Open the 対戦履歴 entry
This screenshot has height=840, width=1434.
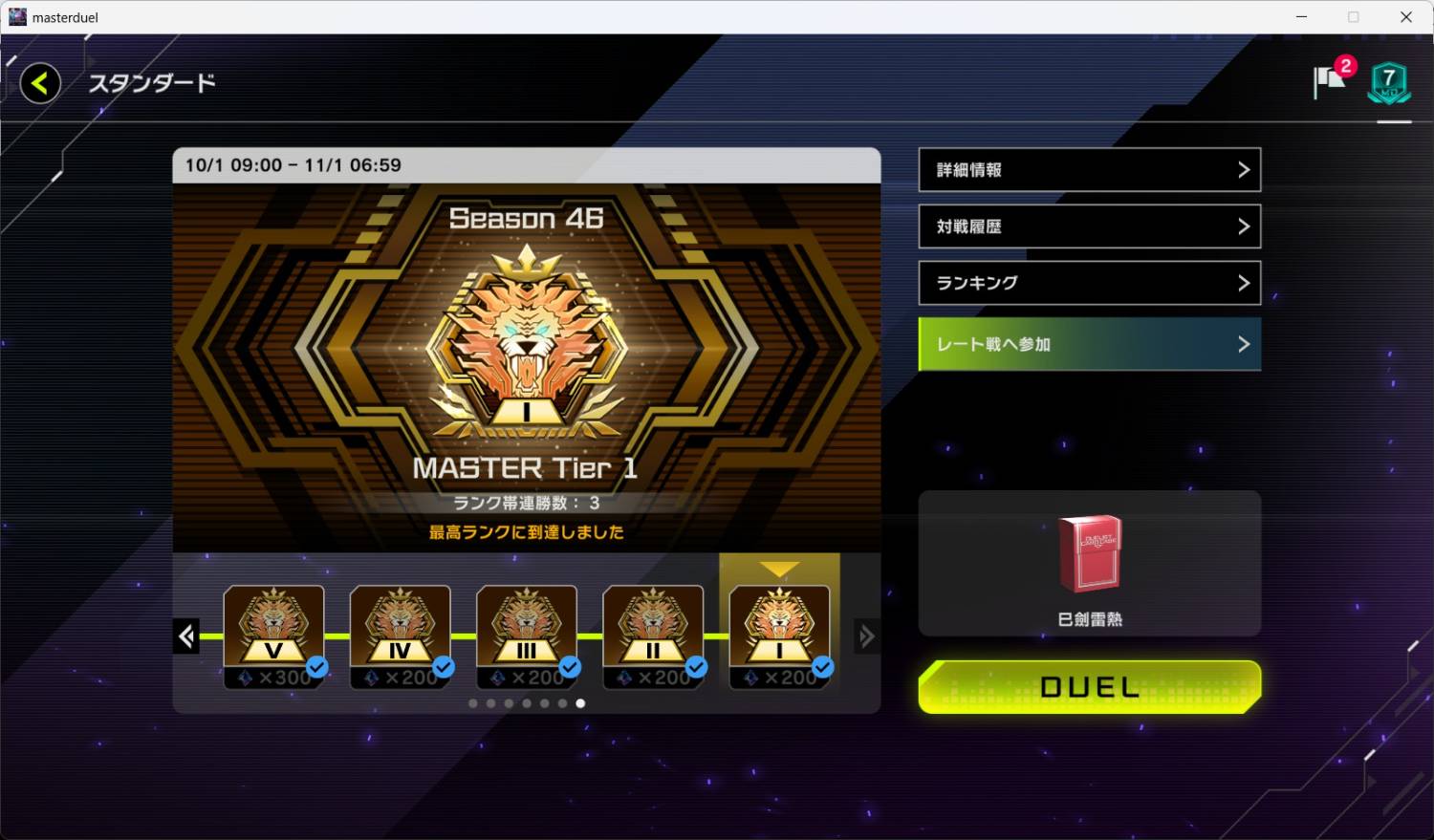pos(1089,226)
